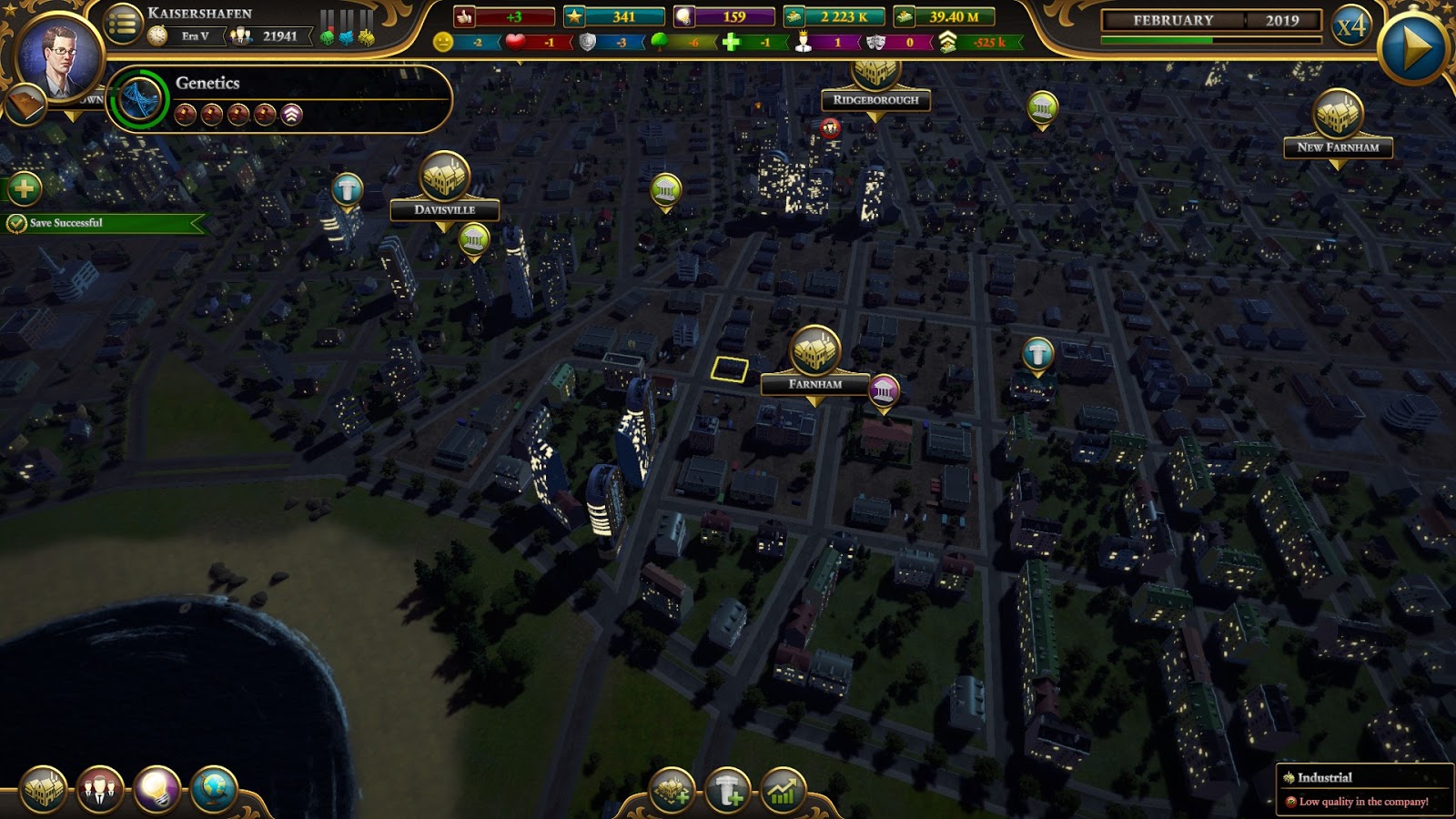The image size is (1456, 819).
Task: Open the Industrial low quality warning notification
Action: 1365,791
